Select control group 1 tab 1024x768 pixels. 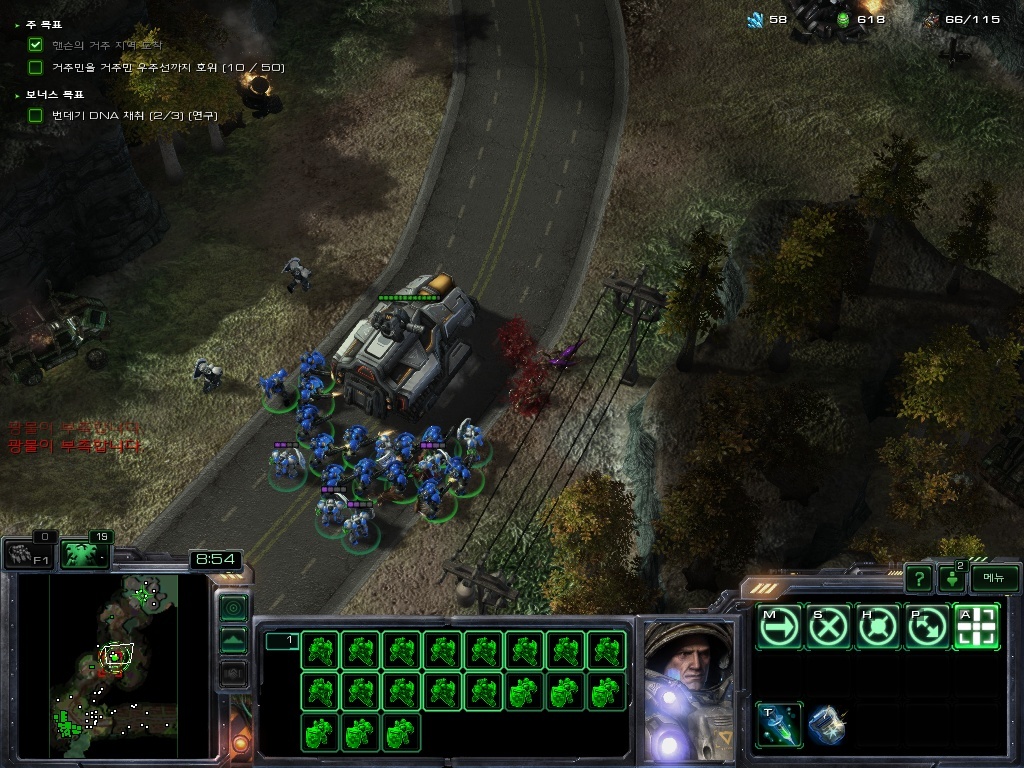[281, 641]
